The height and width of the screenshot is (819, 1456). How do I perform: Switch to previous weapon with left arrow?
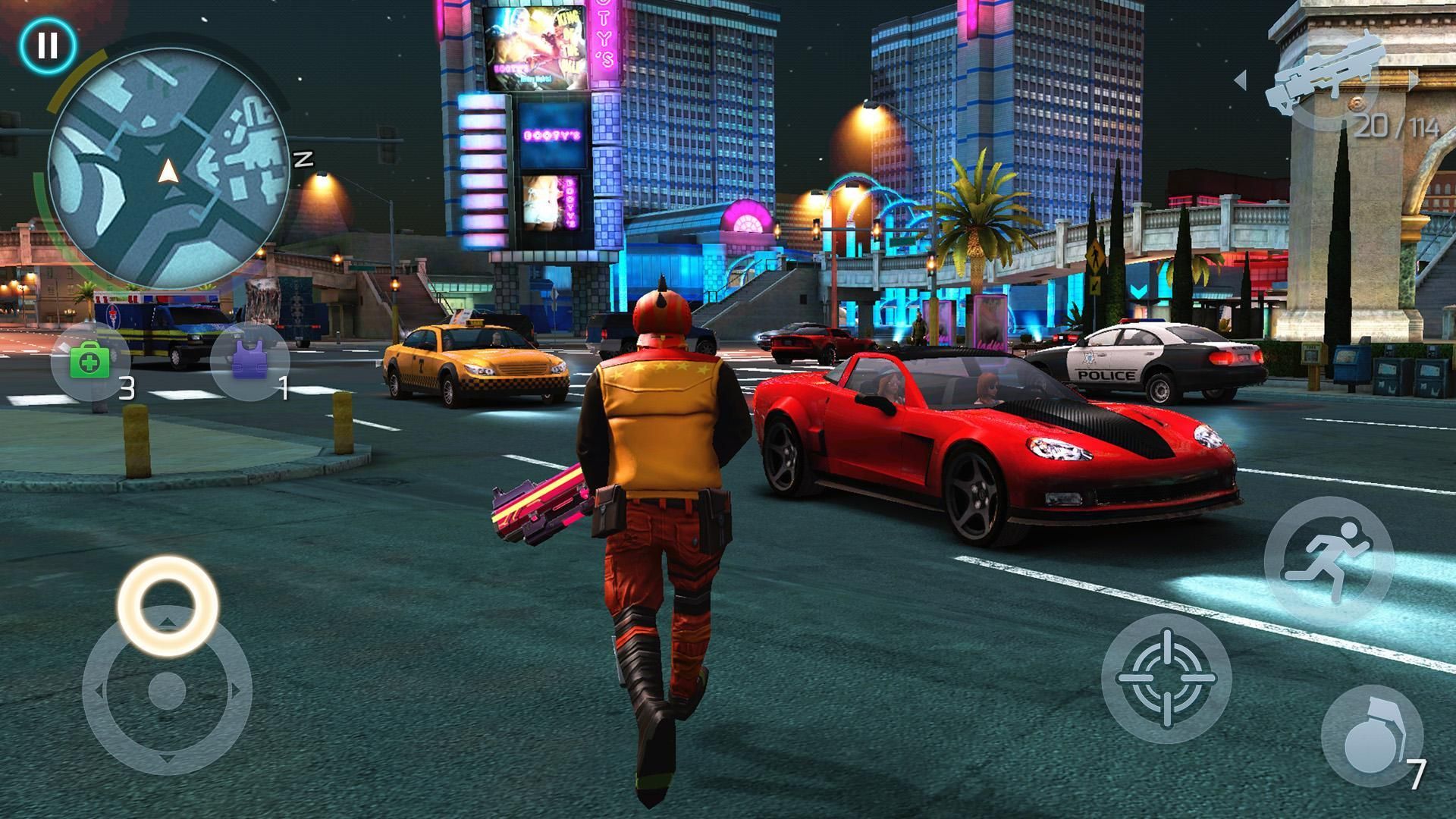[1241, 80]
